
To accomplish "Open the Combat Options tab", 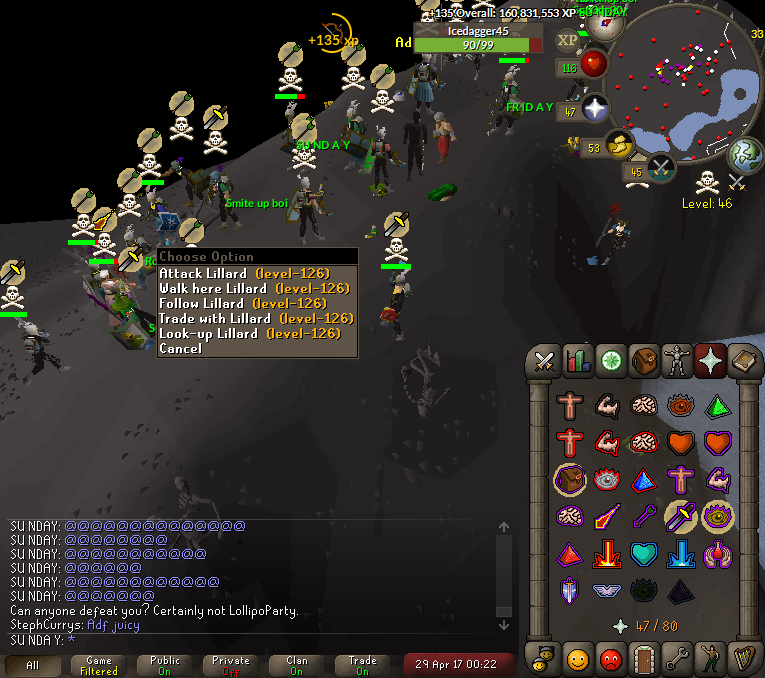I will 545,360.
